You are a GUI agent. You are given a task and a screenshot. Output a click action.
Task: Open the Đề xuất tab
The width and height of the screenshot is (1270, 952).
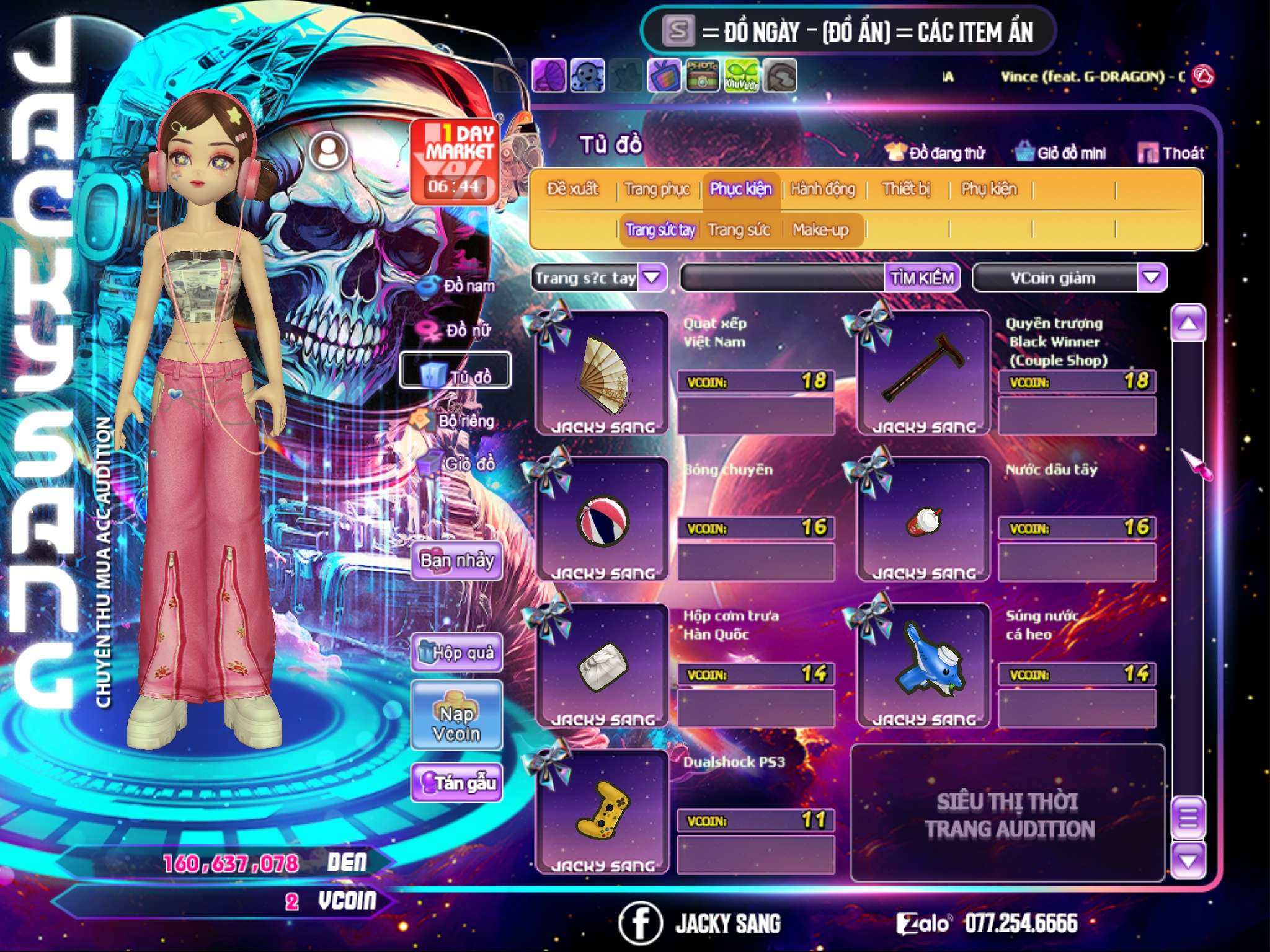(x=572, y=189)
